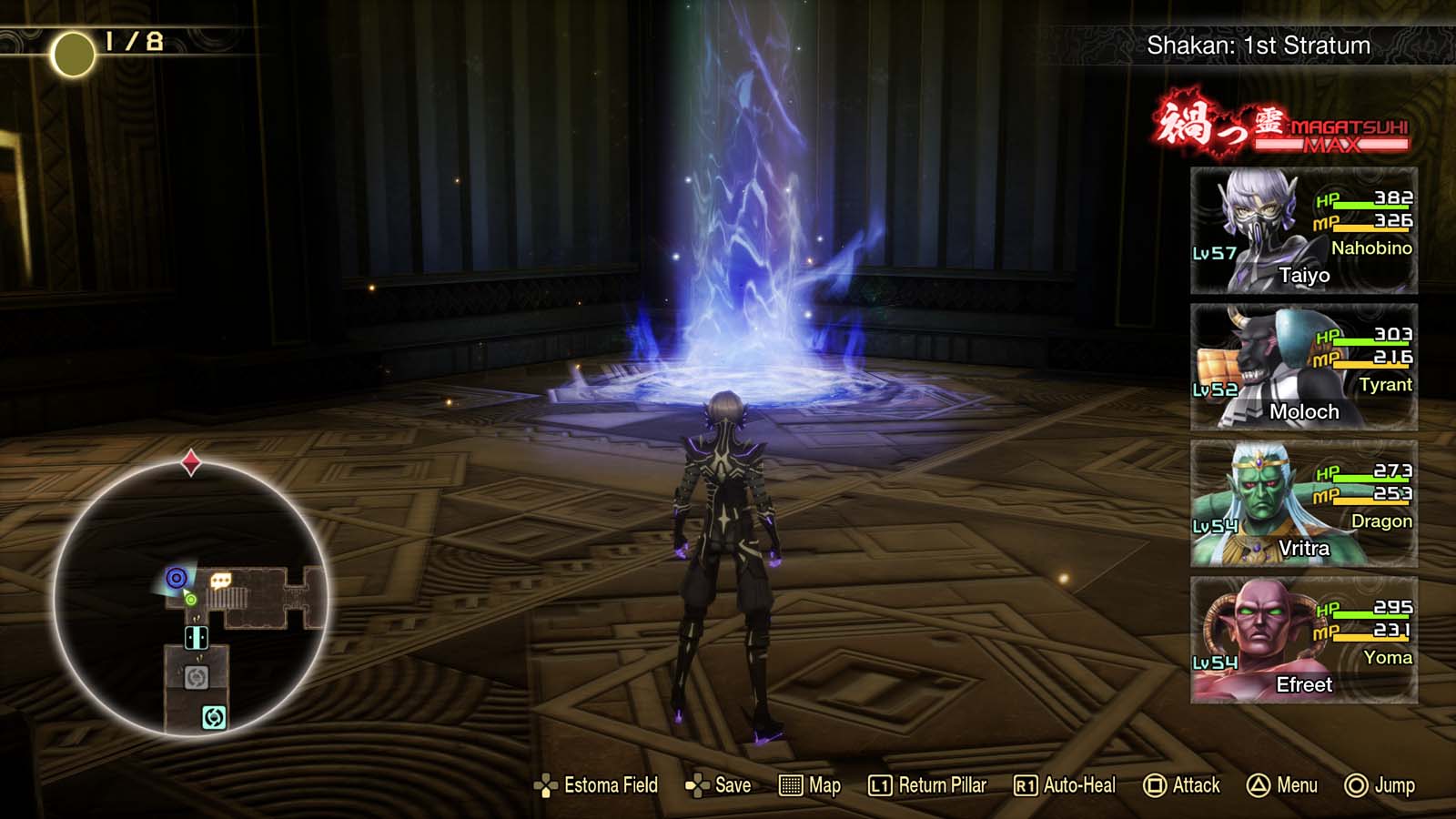The height and width of the screenshot is (819, 1456).
Task: Click the circle Jump button icon
Action: [x=1356, y=784]
